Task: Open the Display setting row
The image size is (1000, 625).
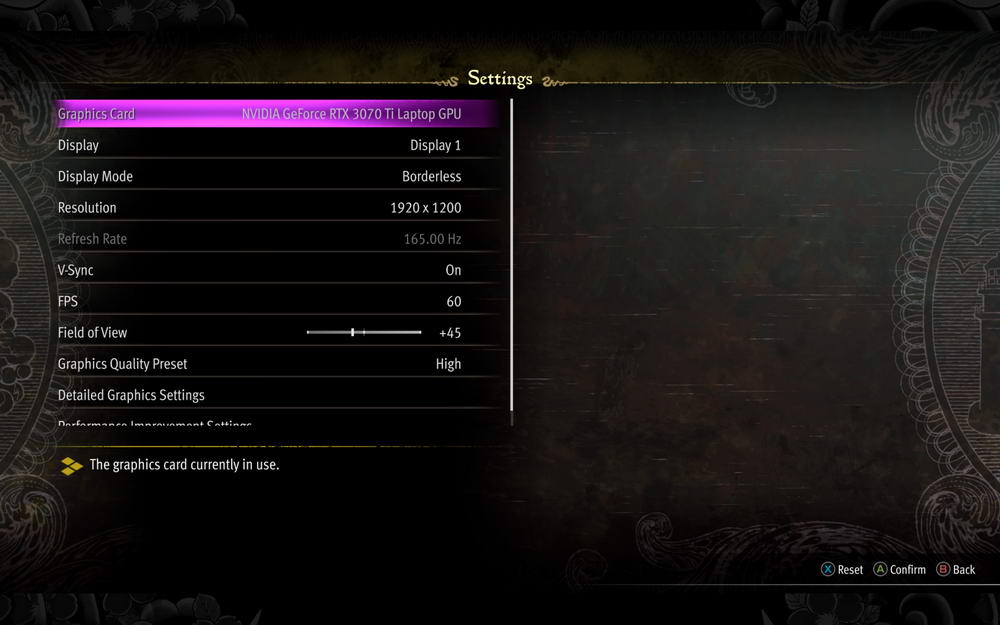Action: tap(260, 145)
